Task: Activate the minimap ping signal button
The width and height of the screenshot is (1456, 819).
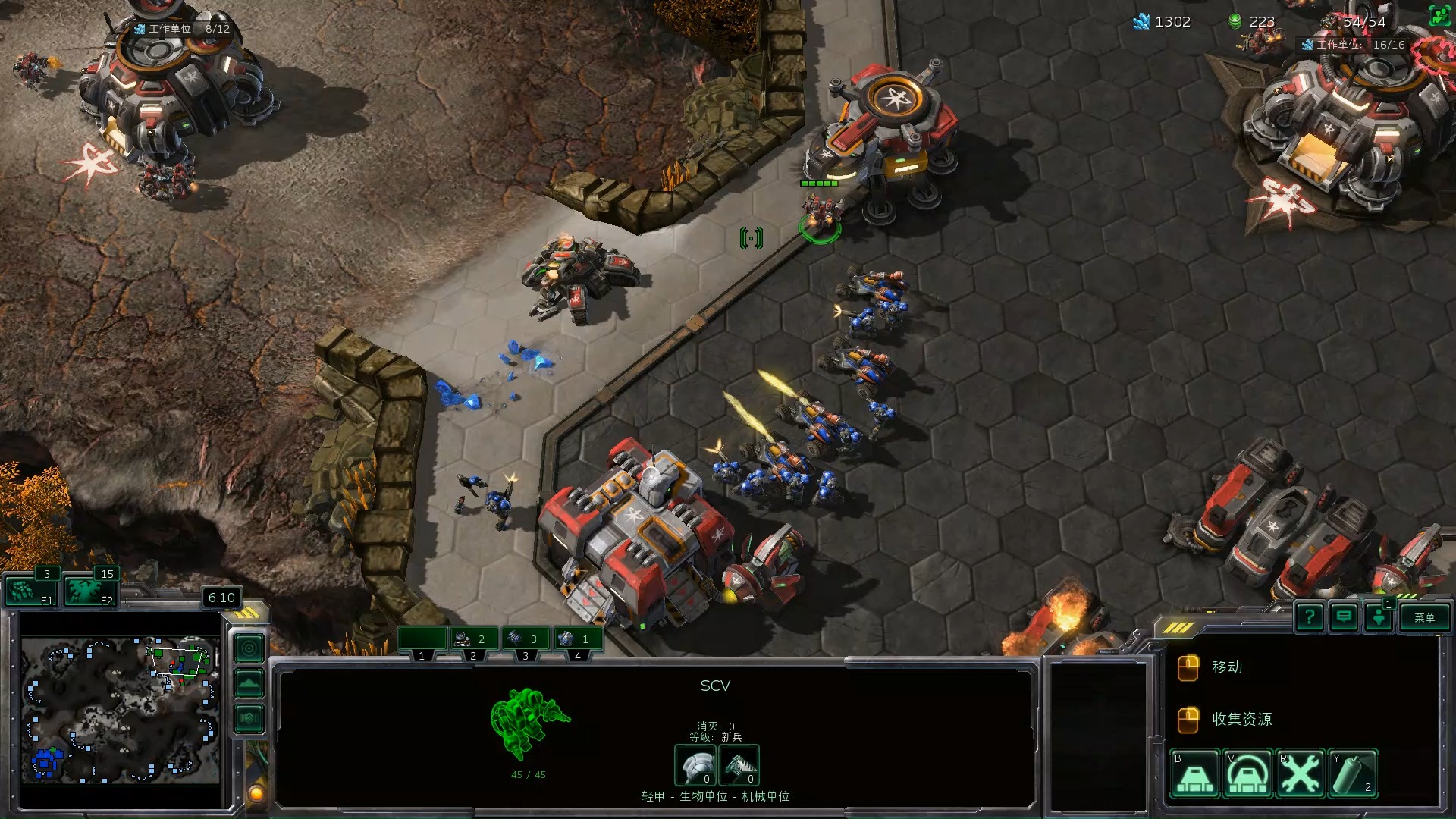Action: pyautogui.click(x=249, y=648)
